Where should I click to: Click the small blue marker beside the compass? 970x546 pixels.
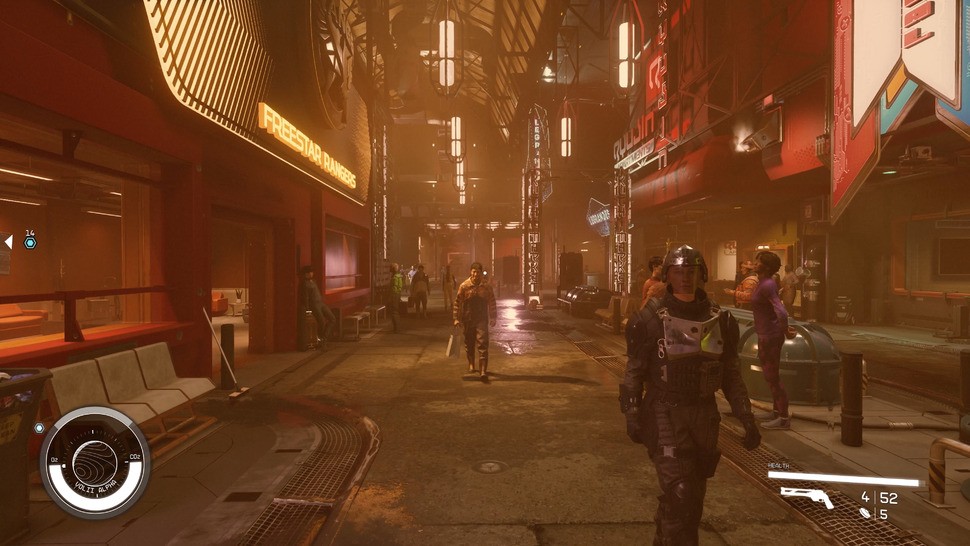(x=39, y=428)
